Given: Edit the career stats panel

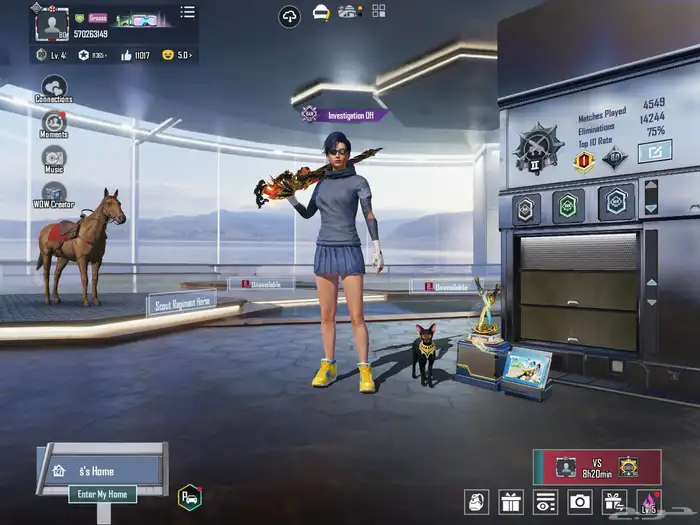Looking at the screenshot, I should click(x=655, y=152).
